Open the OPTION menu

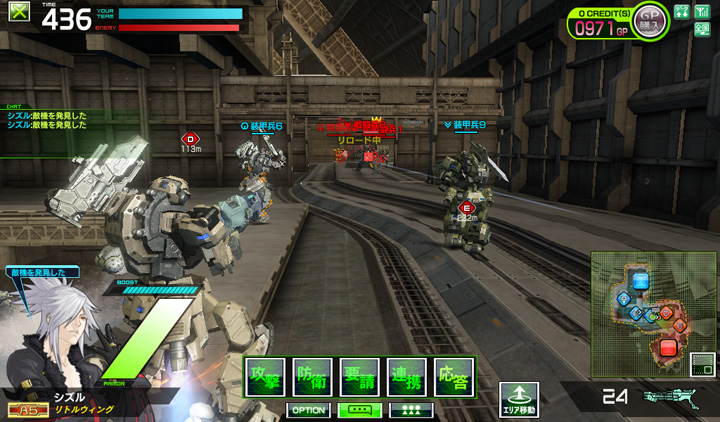tap(309, 410)
